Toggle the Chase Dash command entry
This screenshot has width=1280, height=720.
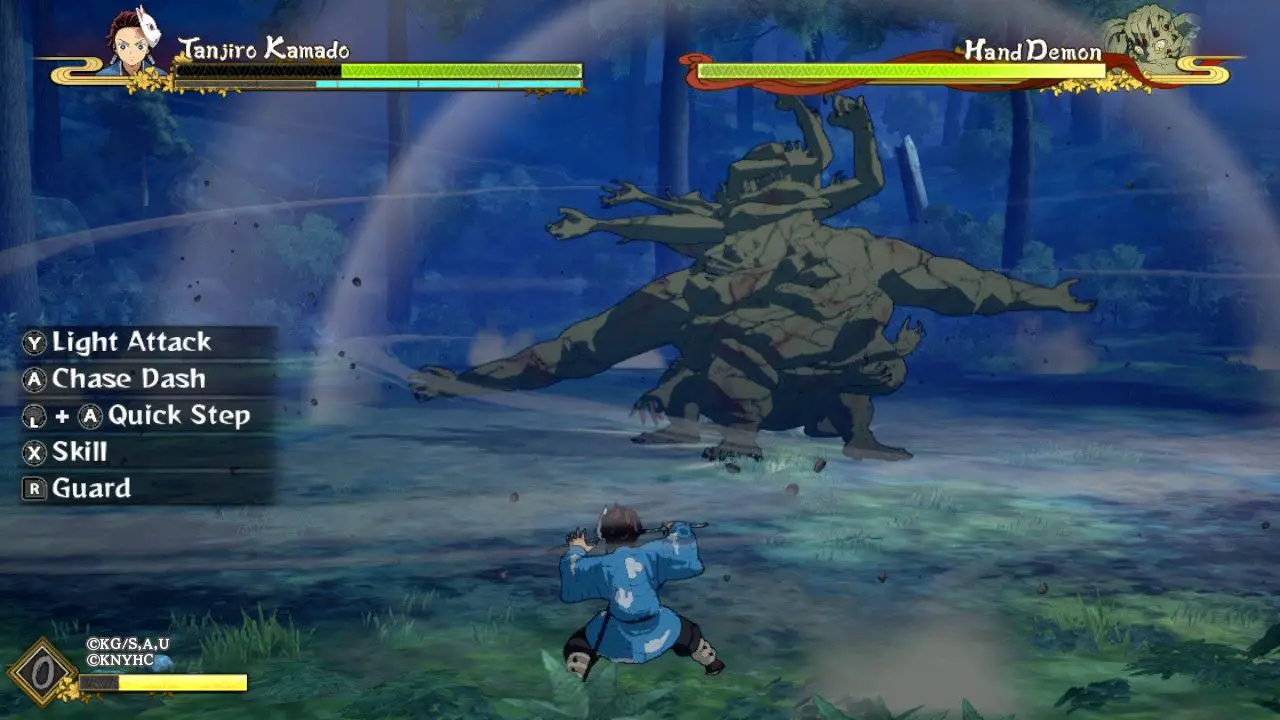click(x=130, y=379)
